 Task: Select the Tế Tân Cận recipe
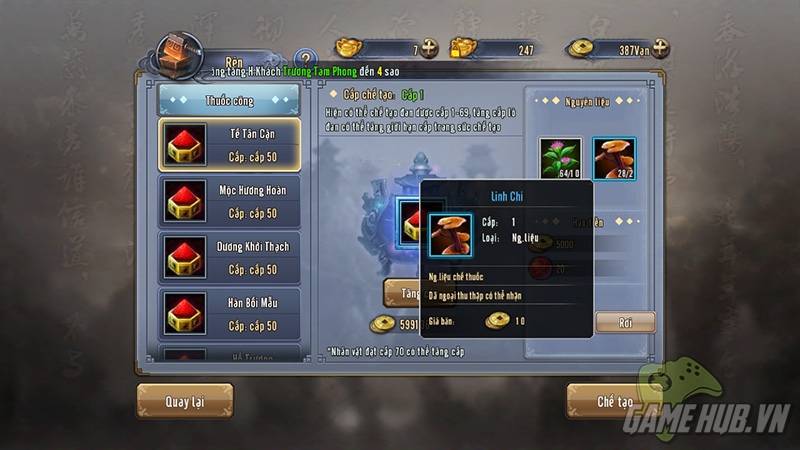click(x=229, y=143)
